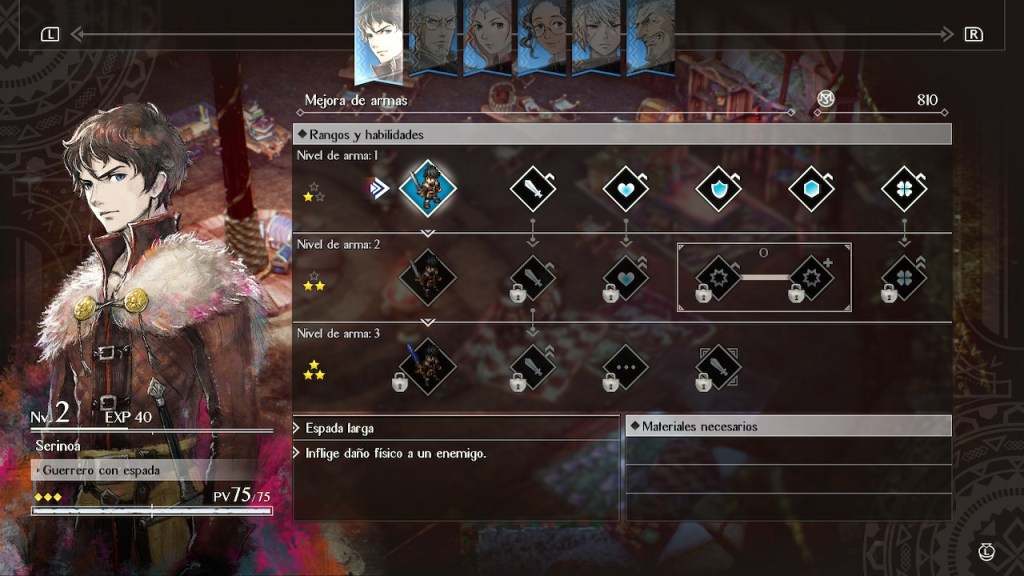The image size is (1024, 576).
Task: Choose the unlocked sword attack upgrade node
Action: click(533, 188)
